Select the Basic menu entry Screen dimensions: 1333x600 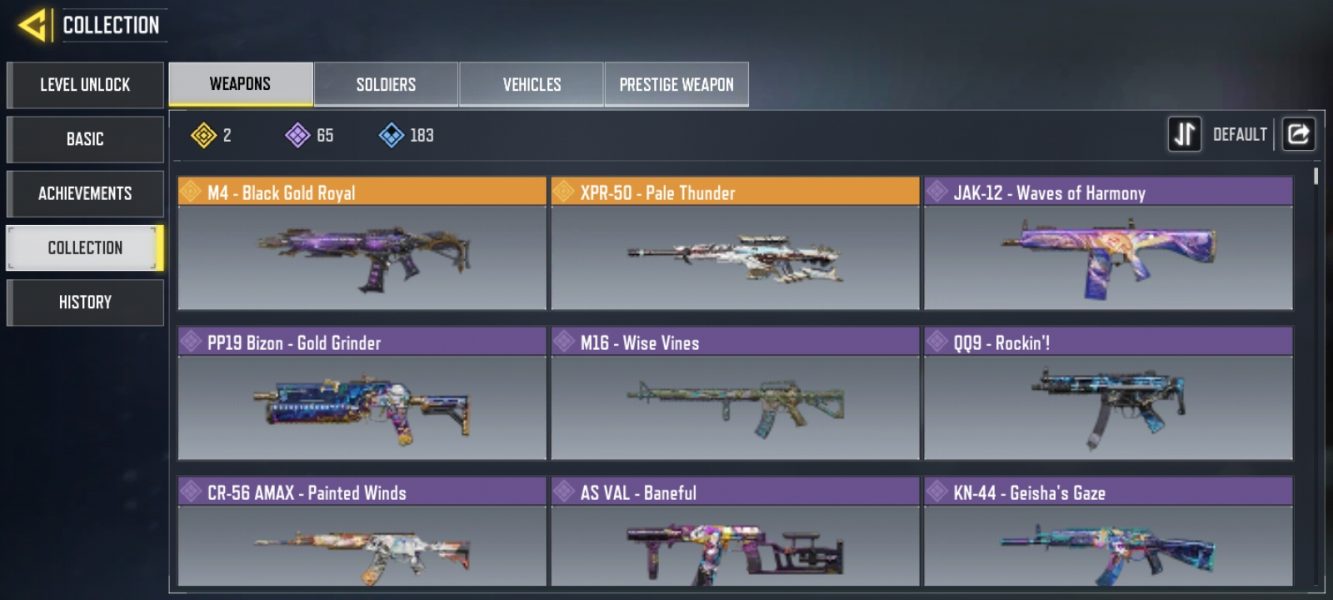point(85,139)
